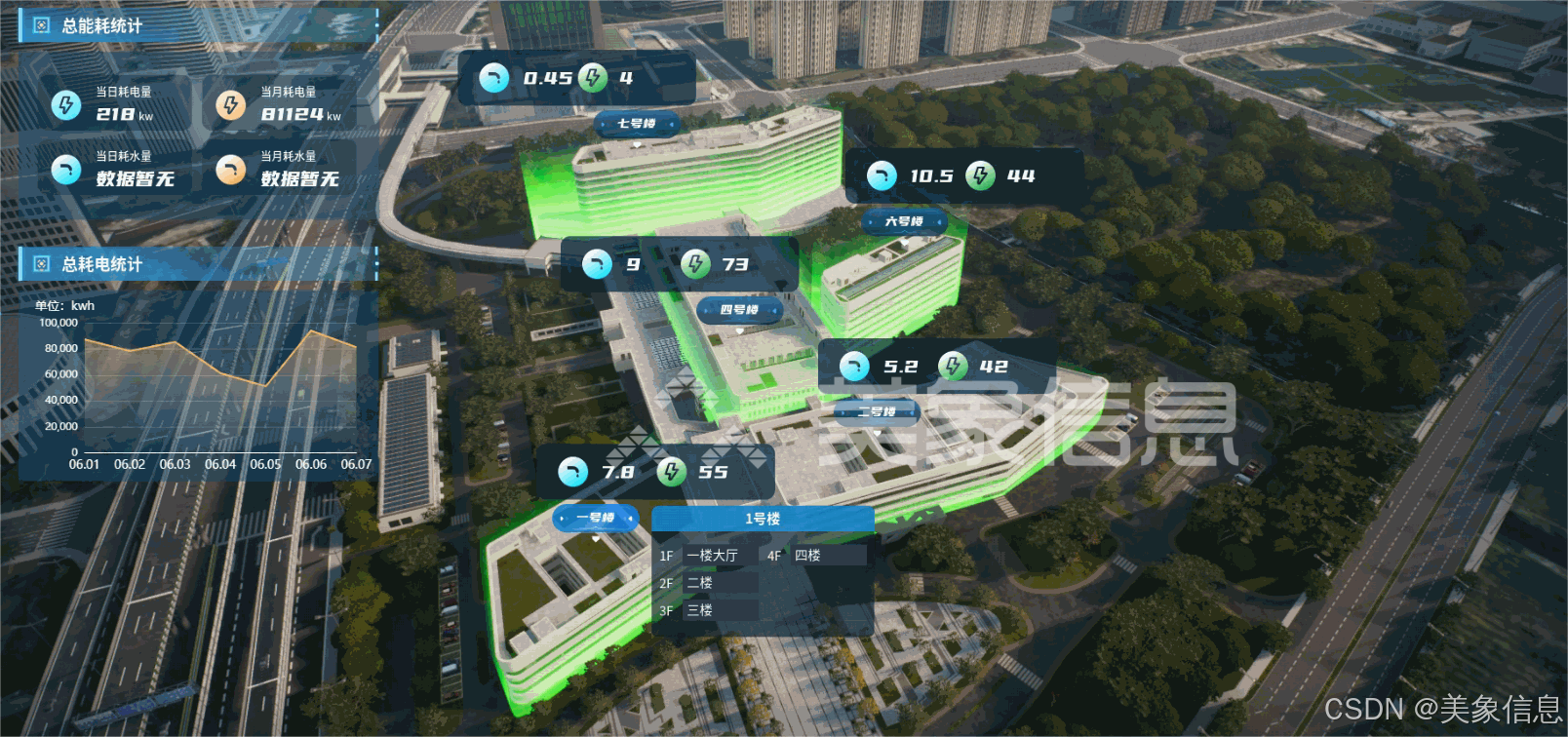Select the 06.04 point on the chart axis
Screen dimensions: 1568x737
coord(220,464)
